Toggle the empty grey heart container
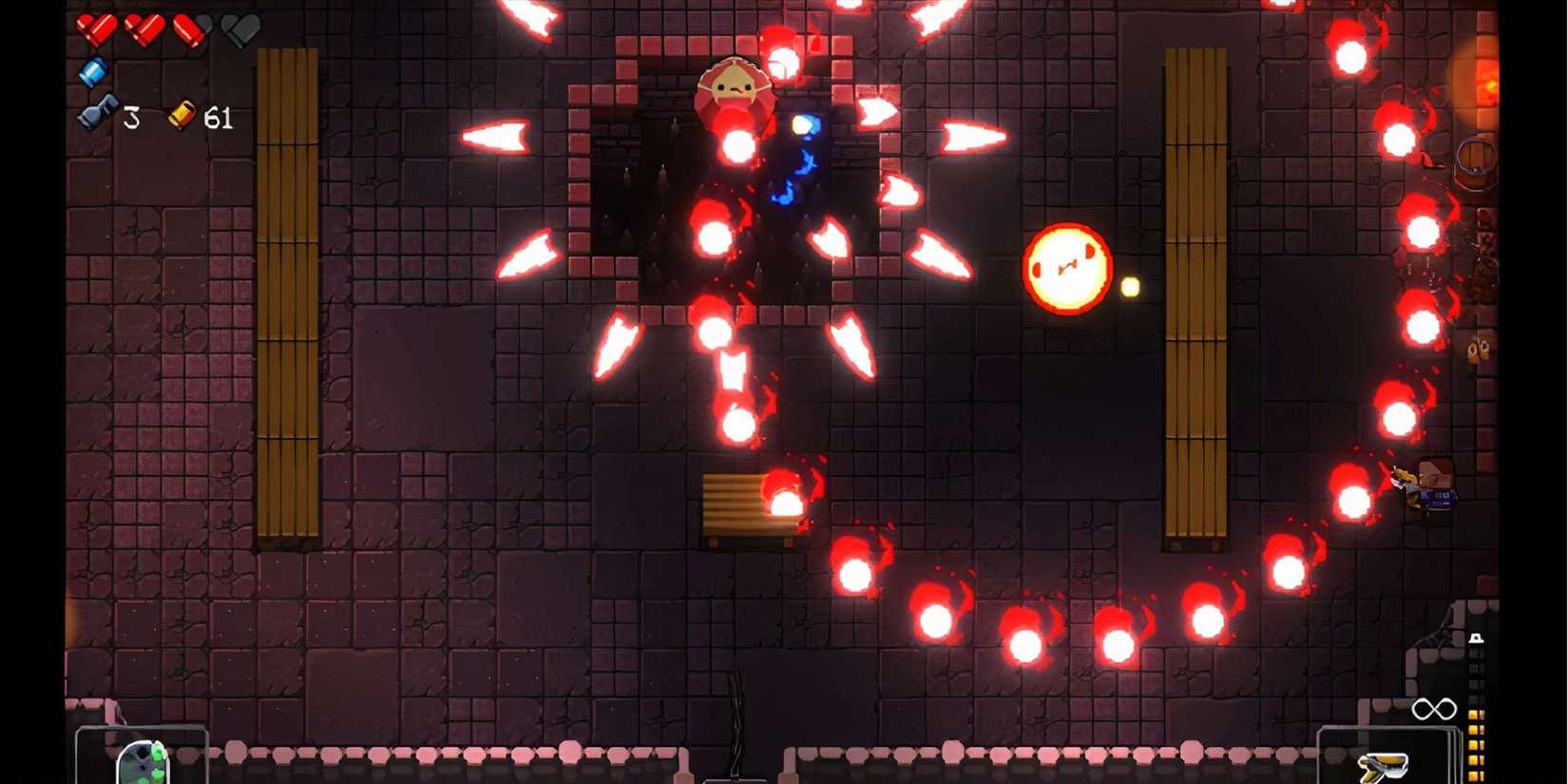The image size is (1568, 784). pyautogui.click(x=238, y=30)
